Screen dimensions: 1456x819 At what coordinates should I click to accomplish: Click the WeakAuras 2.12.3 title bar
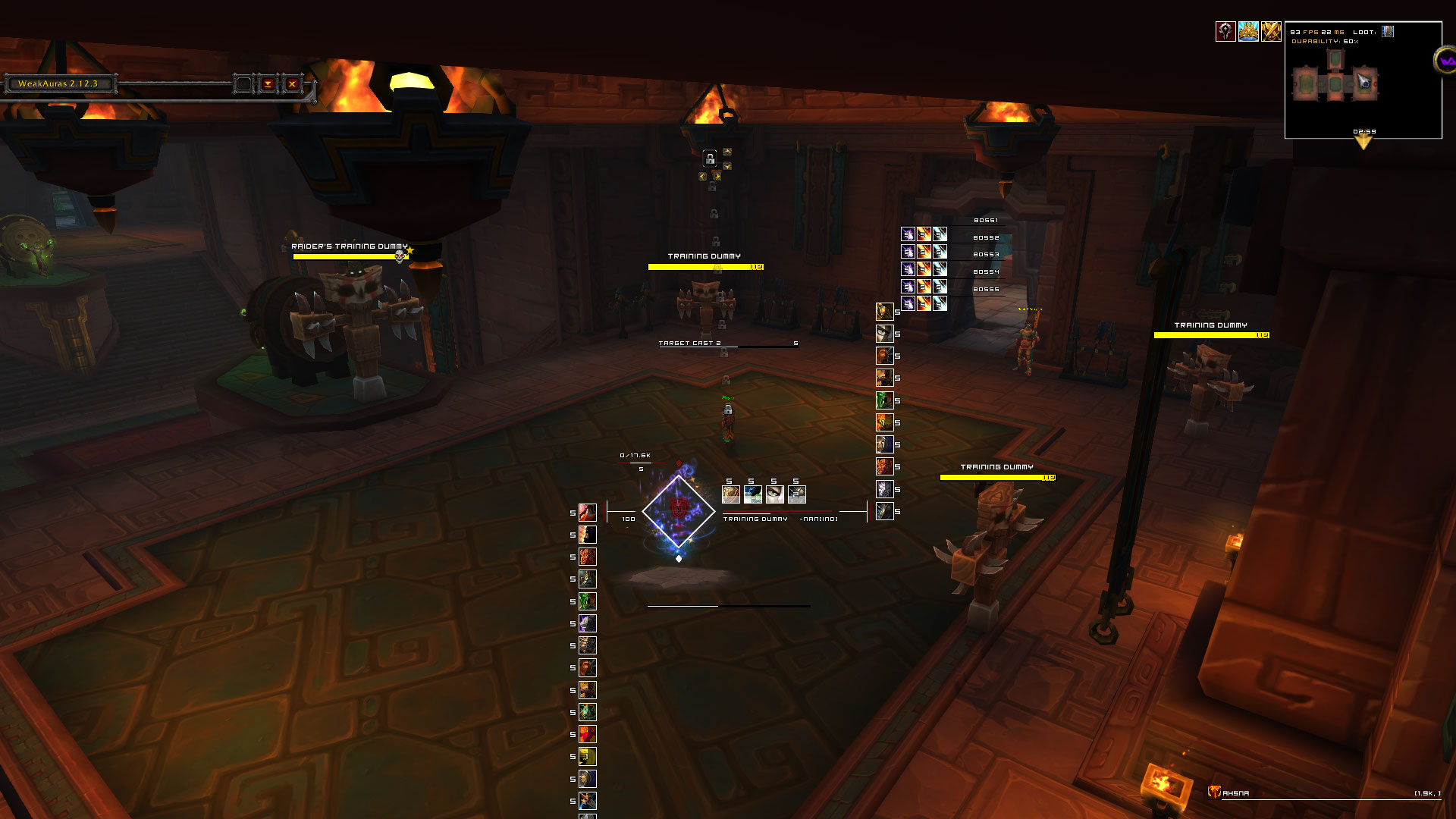tap(58, 84)
